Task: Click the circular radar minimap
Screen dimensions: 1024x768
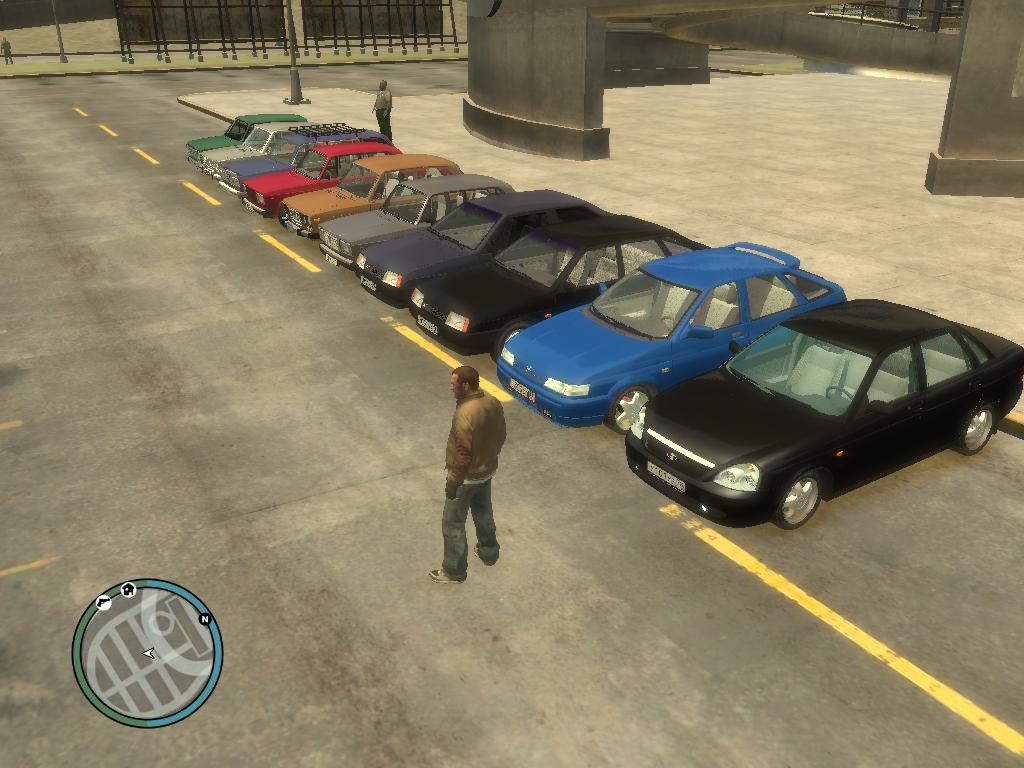Action: click(147, 653)
